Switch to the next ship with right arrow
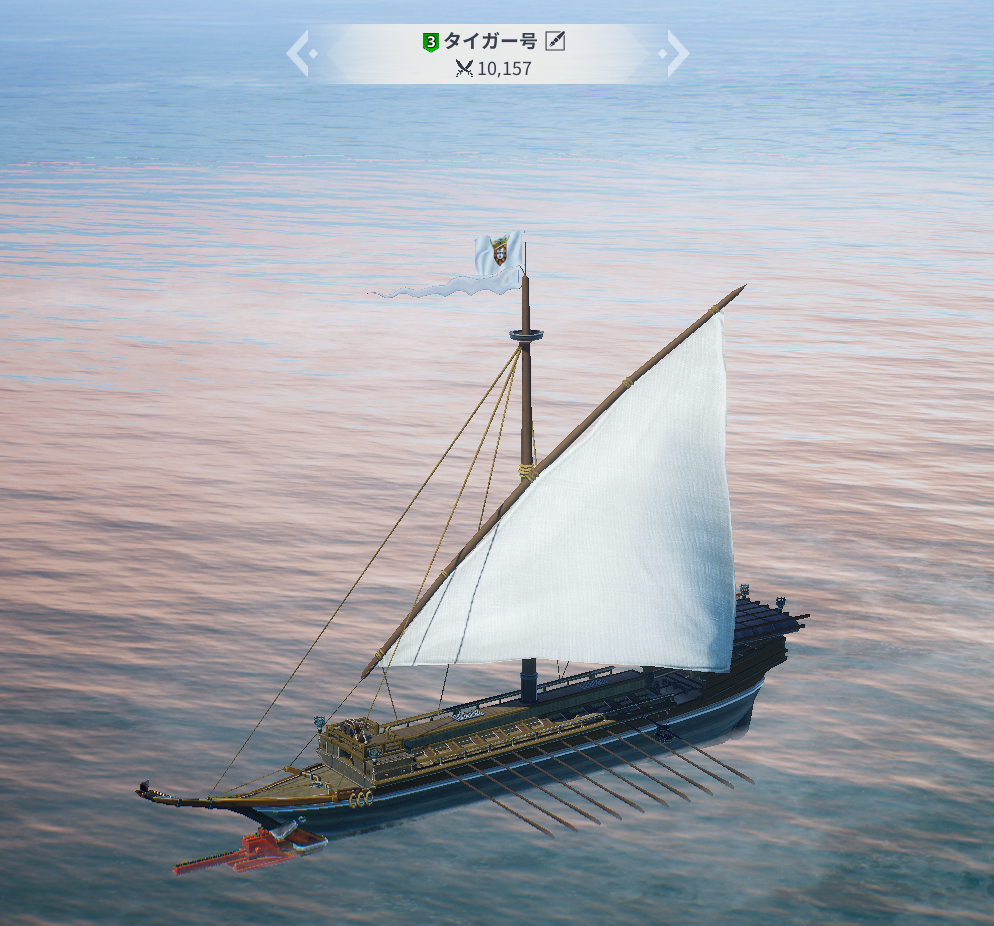 [x=676, y=53]
